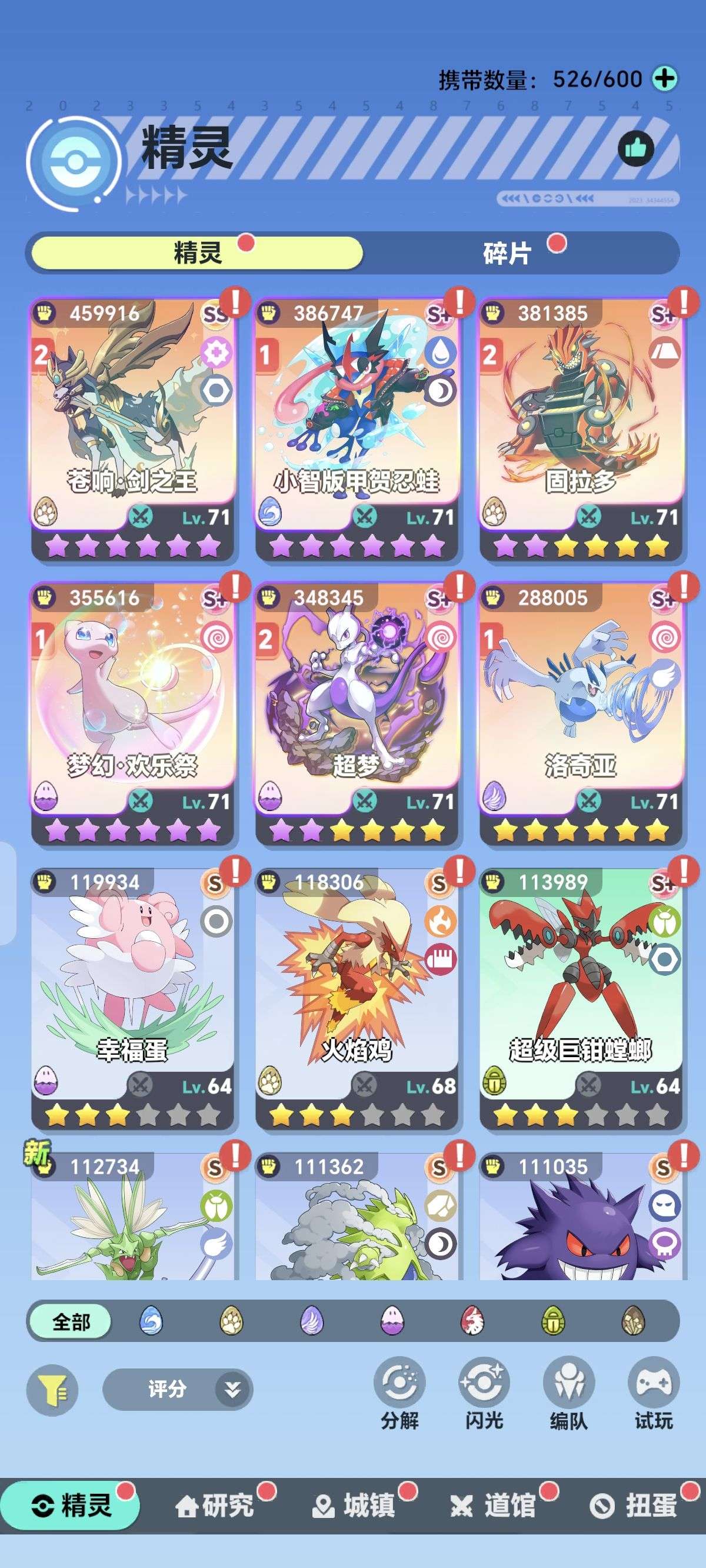Show all spirits with 全部 filter
Image resolution: width=706 pixels, height=1568 pixels.
pos(71,1321)
